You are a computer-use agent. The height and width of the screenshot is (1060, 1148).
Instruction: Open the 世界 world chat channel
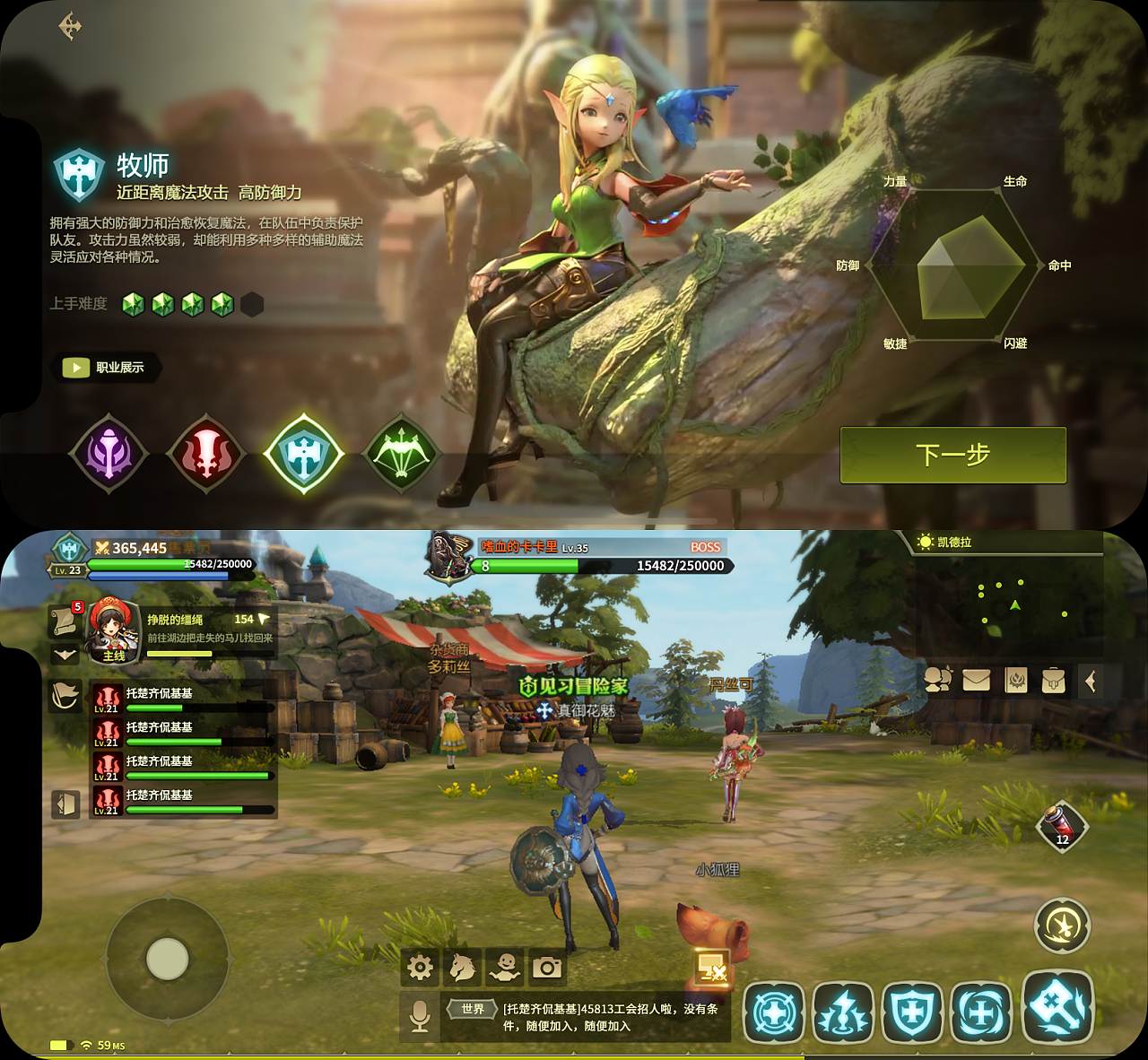click(473, 1010)
